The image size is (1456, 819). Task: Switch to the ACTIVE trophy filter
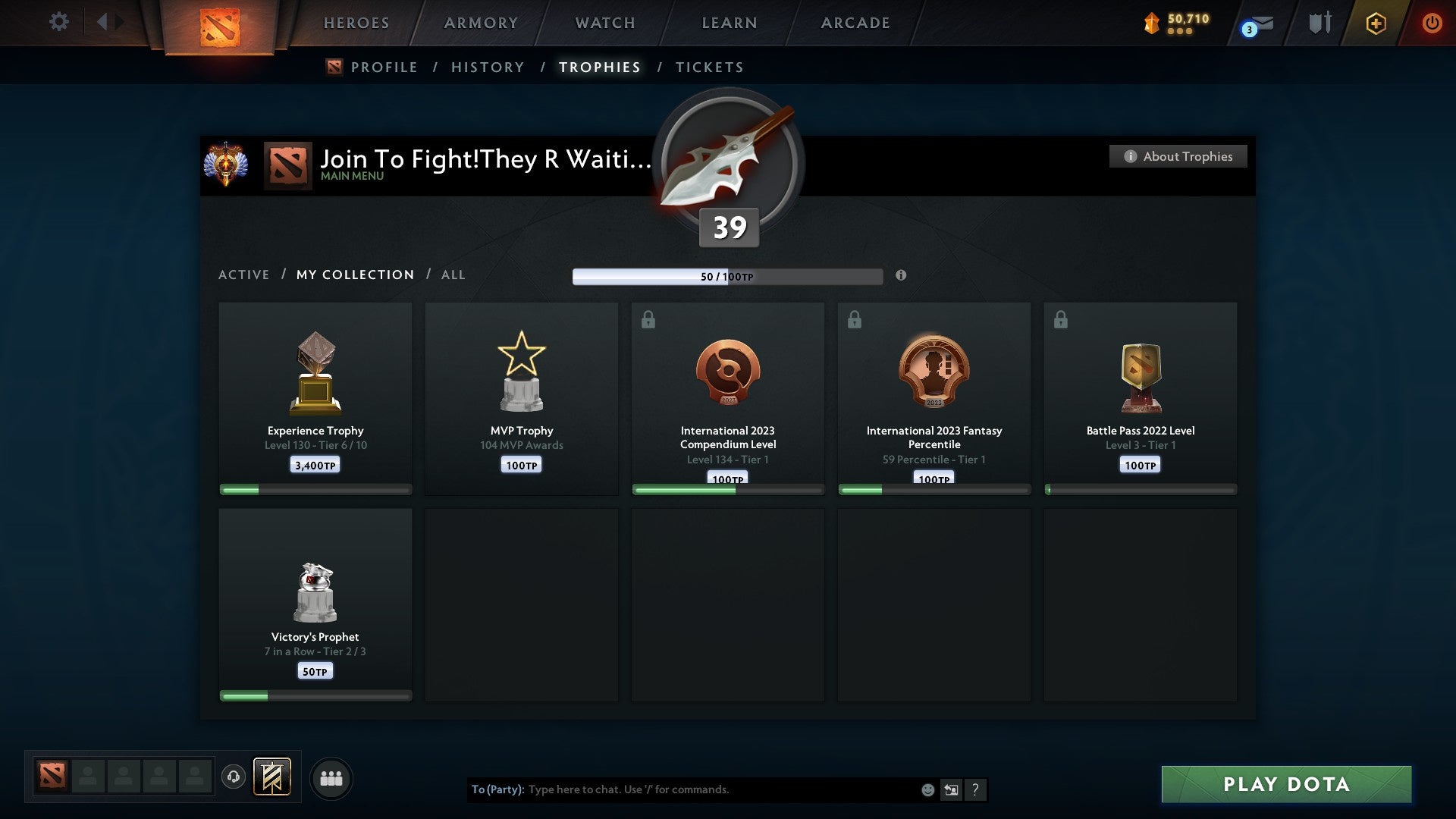pyautogui.click(x=244, y=275)
